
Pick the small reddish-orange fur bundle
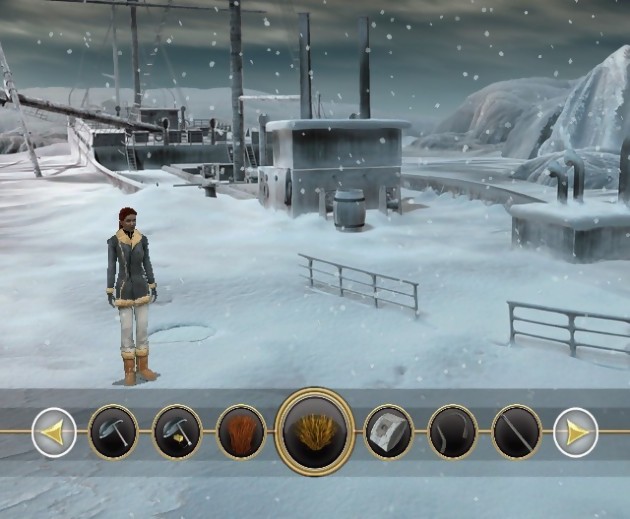241,432
